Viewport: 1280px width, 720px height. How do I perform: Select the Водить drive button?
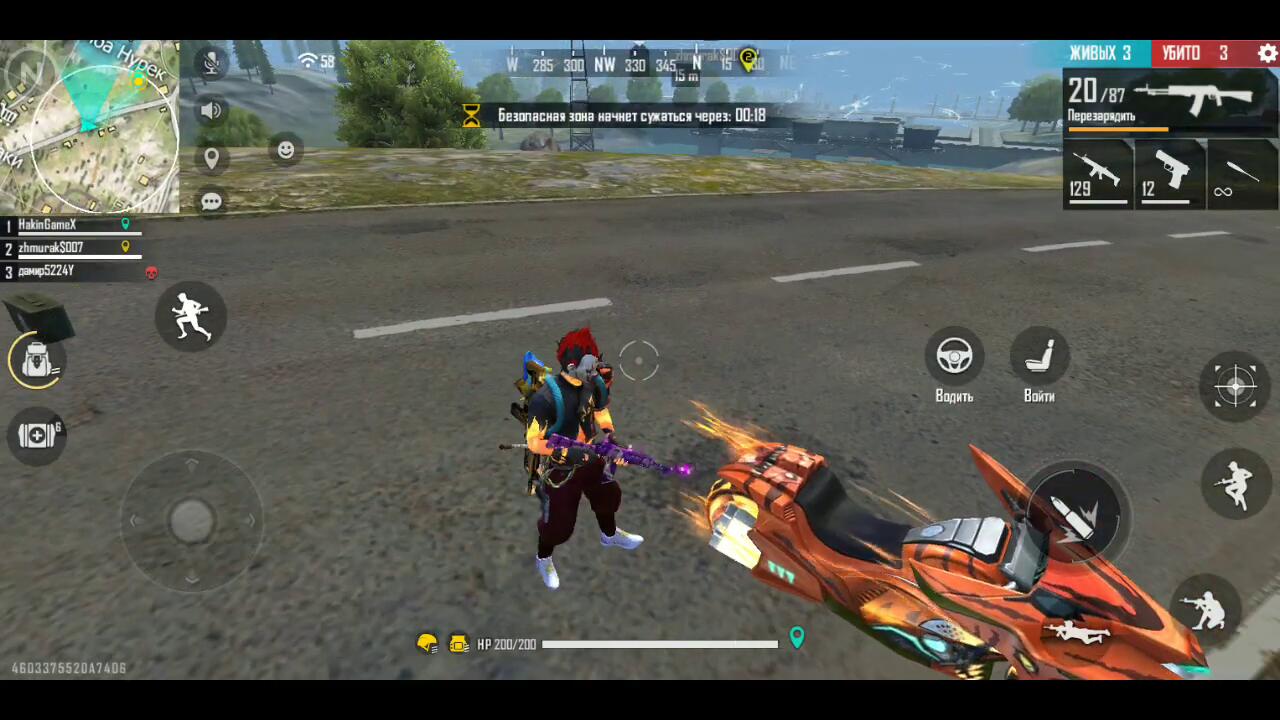coord(954,357)
